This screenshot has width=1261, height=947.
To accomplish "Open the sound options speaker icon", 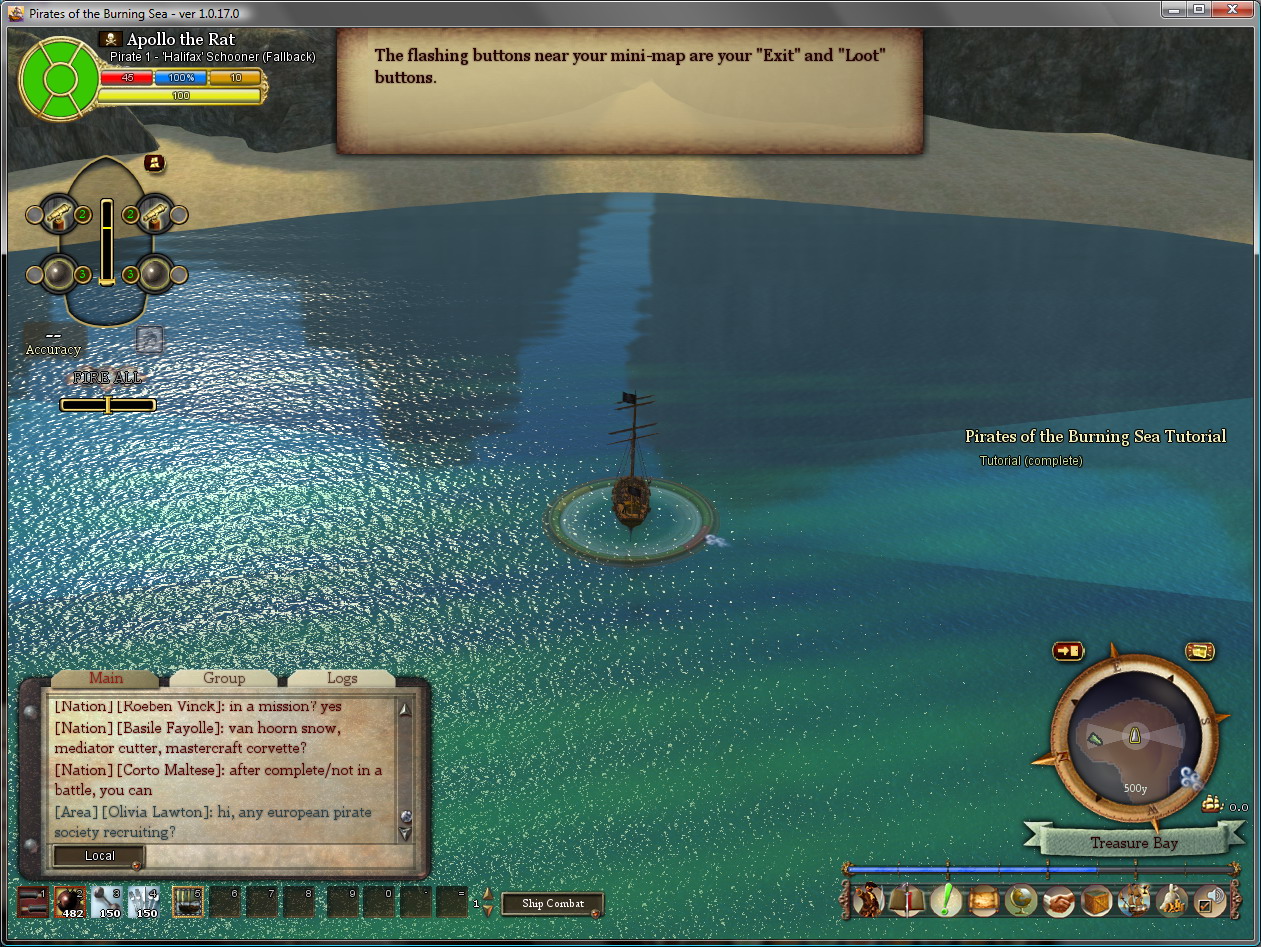I will pos(1210,900).
